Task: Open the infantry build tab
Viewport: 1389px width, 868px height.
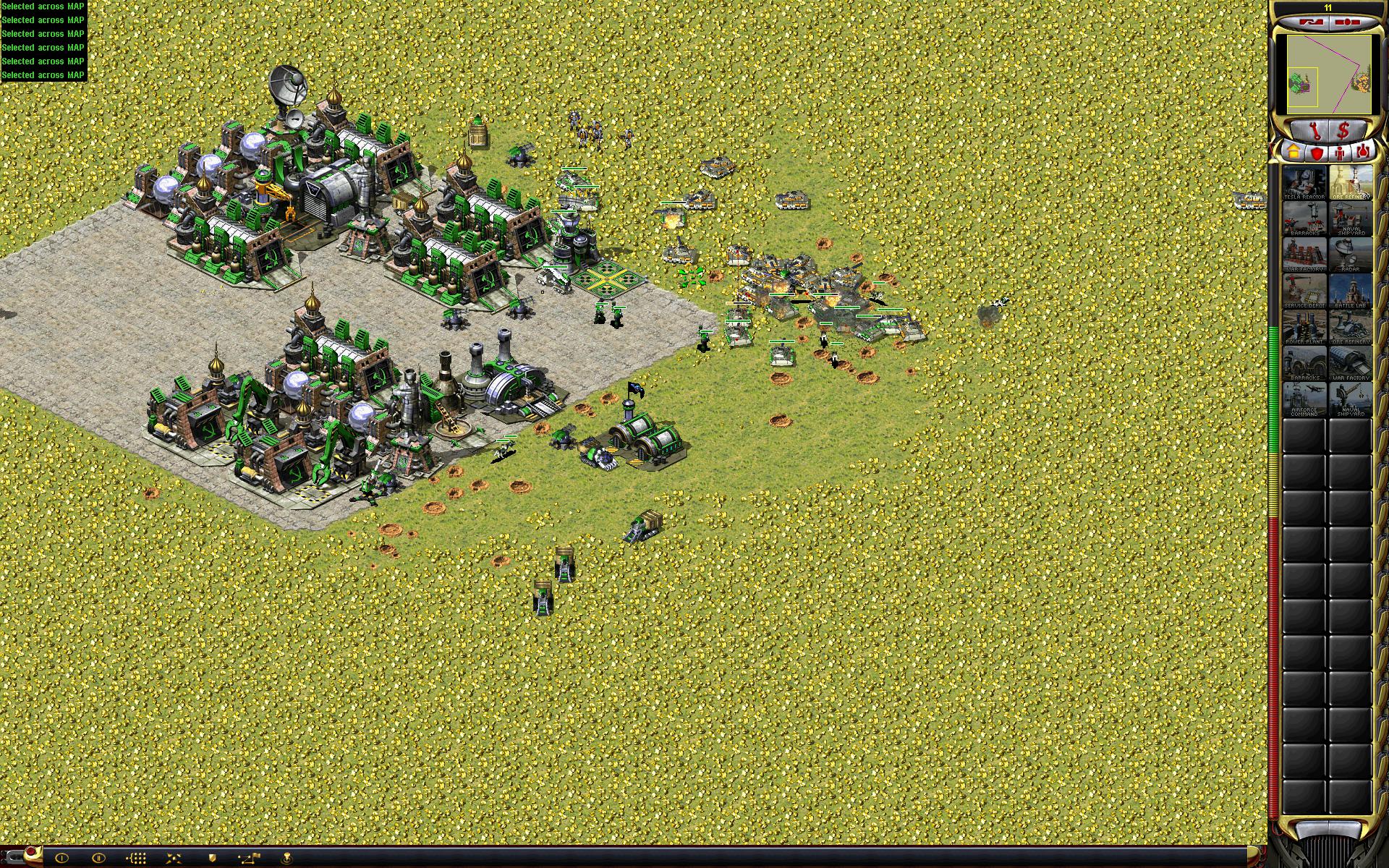Action: tap(1341, 153)
